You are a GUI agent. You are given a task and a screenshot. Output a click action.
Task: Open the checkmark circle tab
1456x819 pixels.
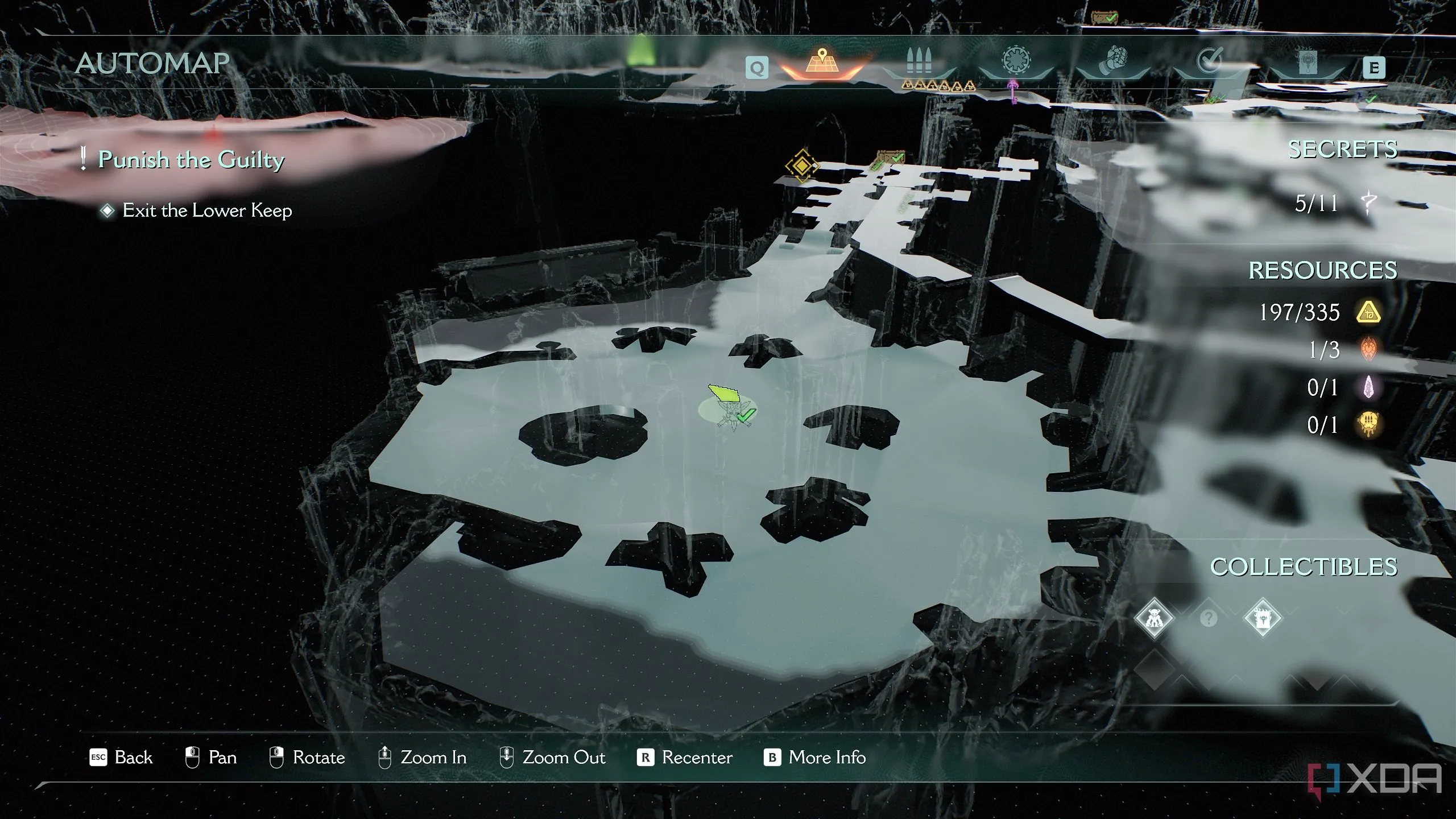(x=1209, y=63)
